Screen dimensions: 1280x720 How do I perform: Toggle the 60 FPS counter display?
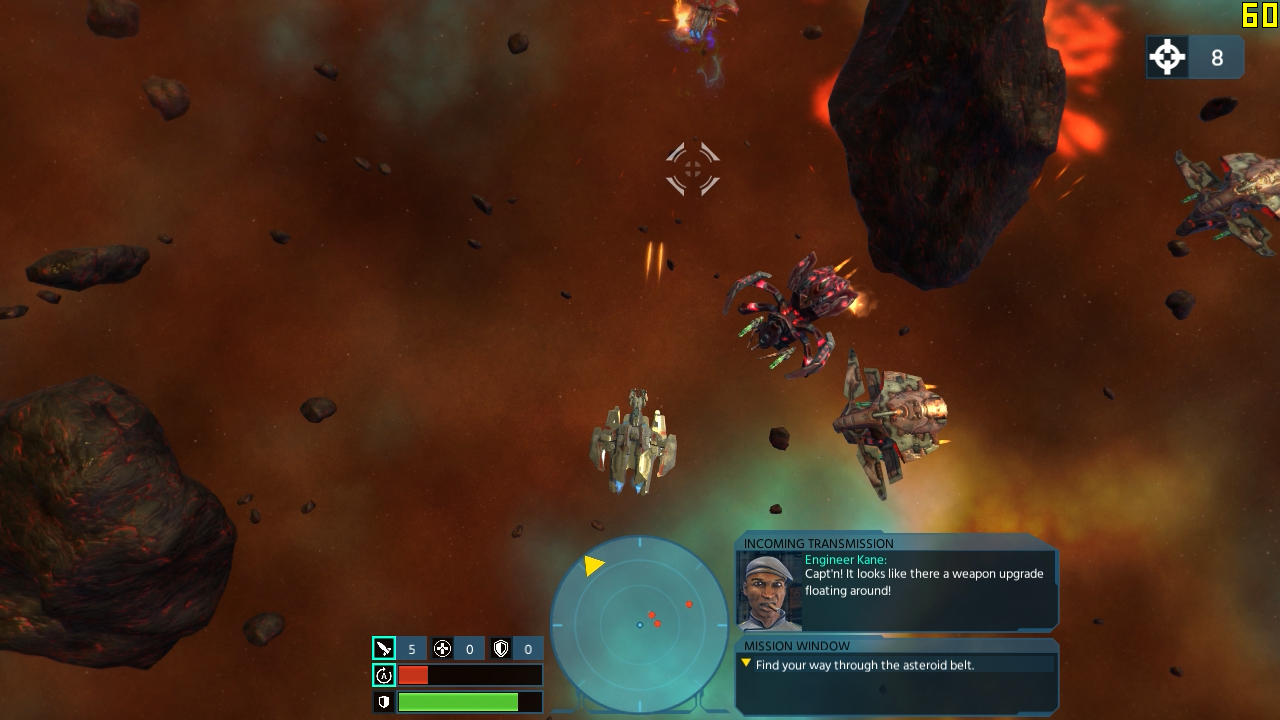1260,14
